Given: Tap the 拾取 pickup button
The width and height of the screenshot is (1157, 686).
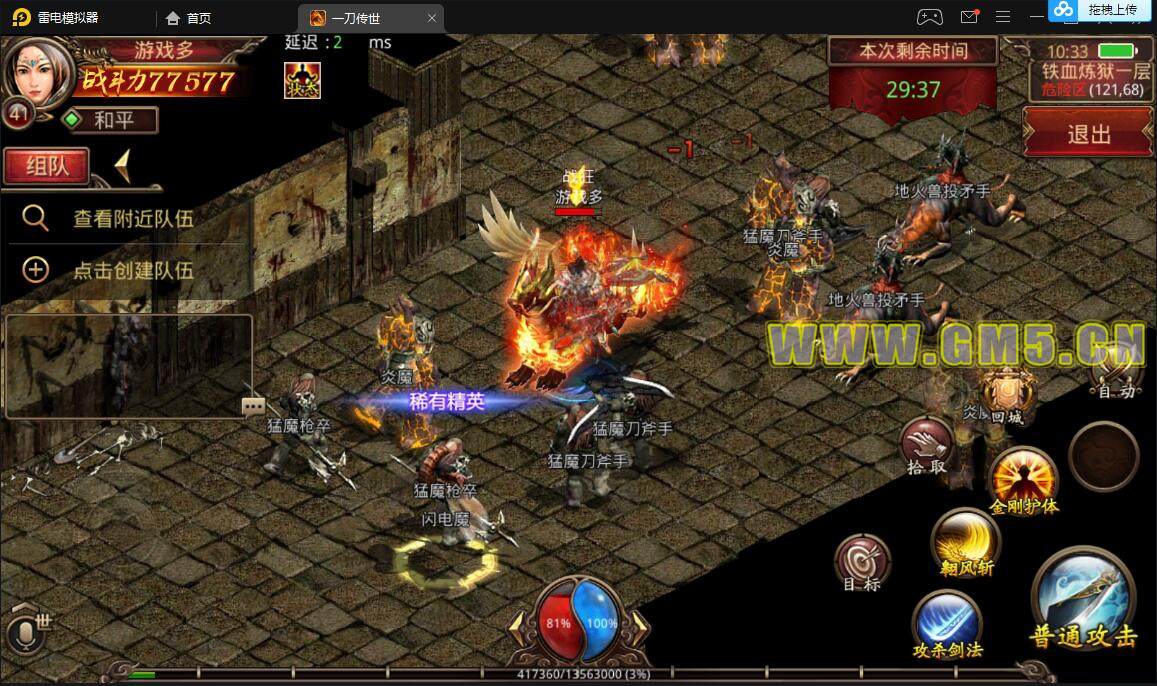Looking at the screenshot, I should (x=926, y=444).
